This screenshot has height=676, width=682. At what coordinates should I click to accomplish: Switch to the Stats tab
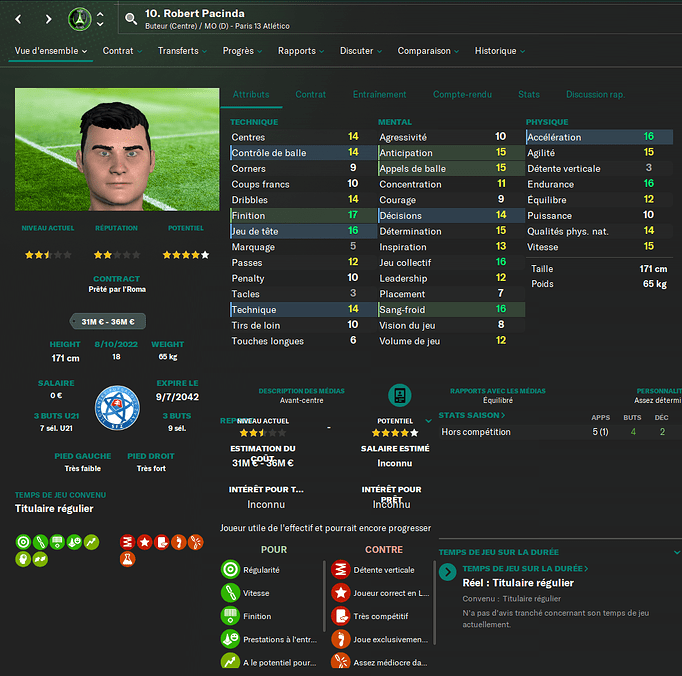click(x=529, y=95)
